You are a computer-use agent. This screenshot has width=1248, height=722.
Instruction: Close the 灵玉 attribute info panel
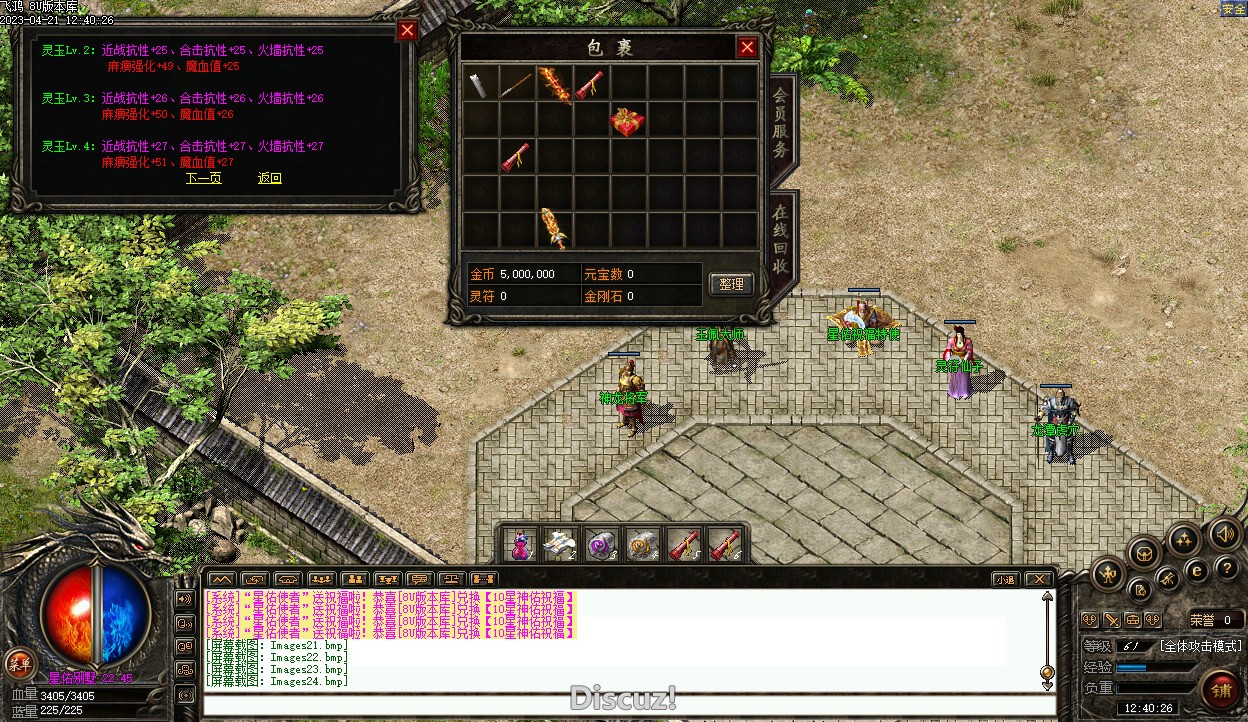pos(407,30)
